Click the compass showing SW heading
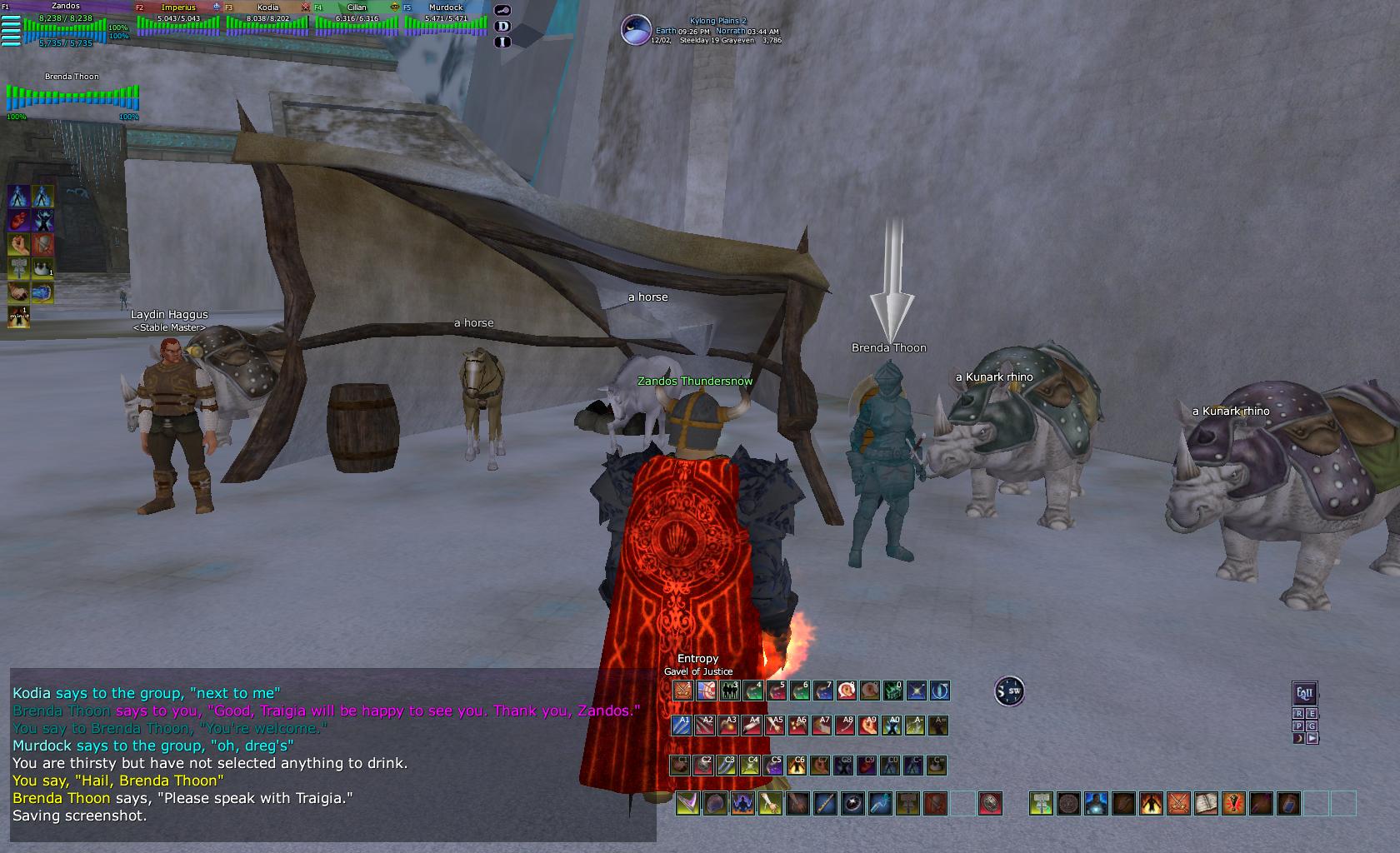 1009,691
